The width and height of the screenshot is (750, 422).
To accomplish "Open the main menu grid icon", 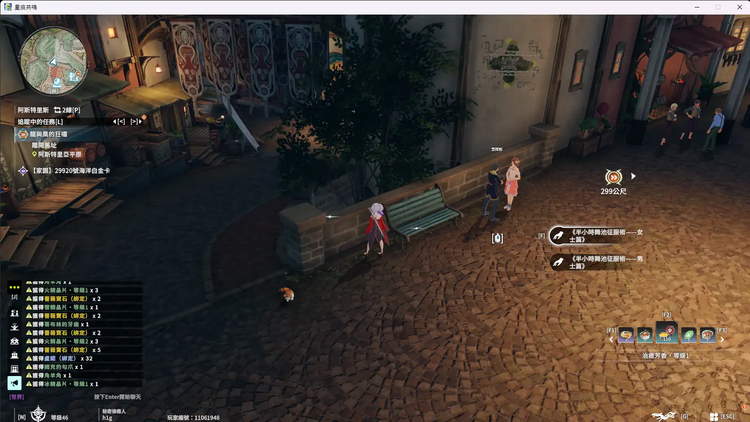I will [x=714, y=416].
